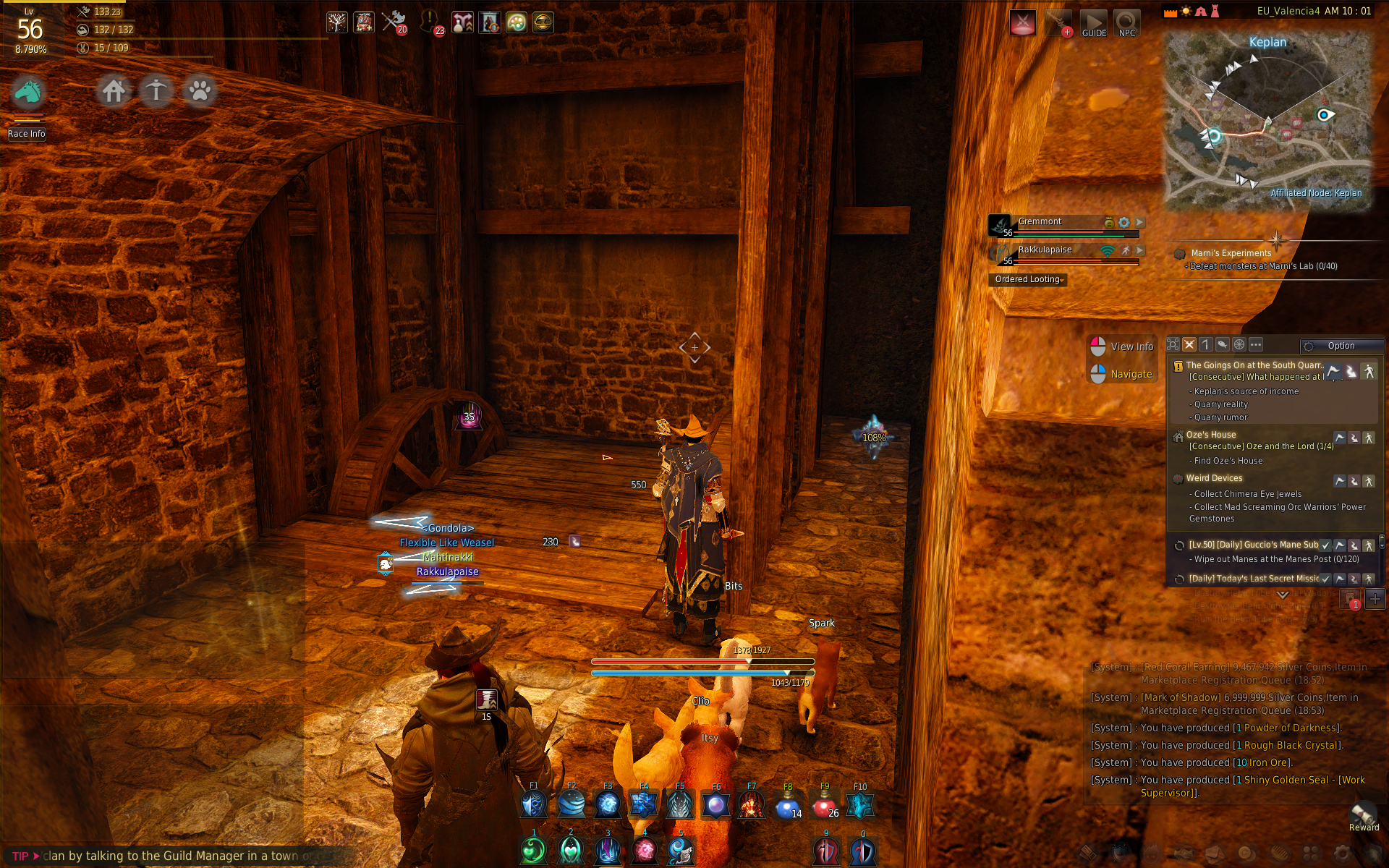This screenshot has width=1389, height=868.
Task: Click the Race Info label
Action: (x=27, y=134)
